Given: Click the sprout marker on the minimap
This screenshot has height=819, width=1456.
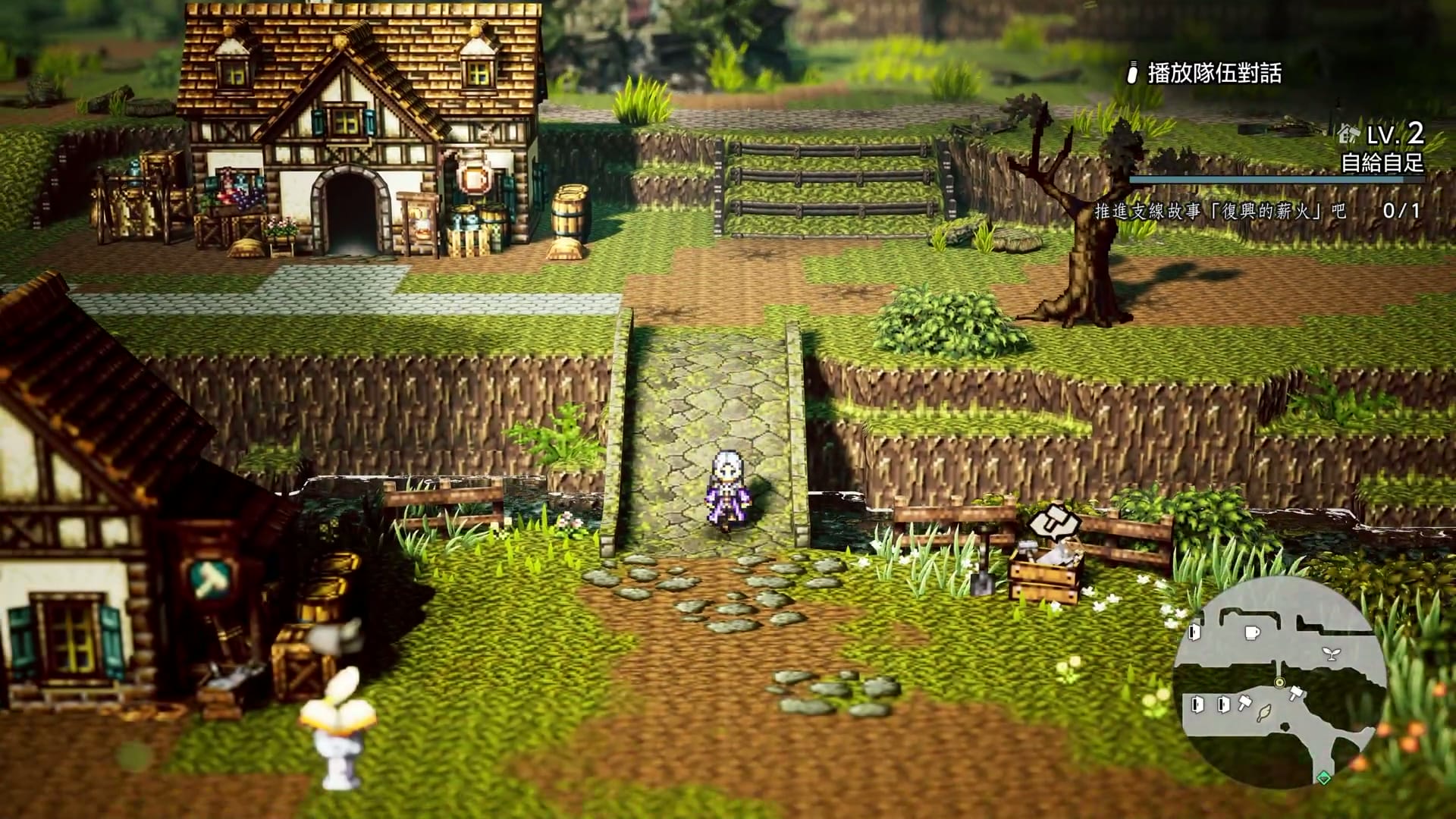Looking at the screenshot, I should click(1330, 654).
